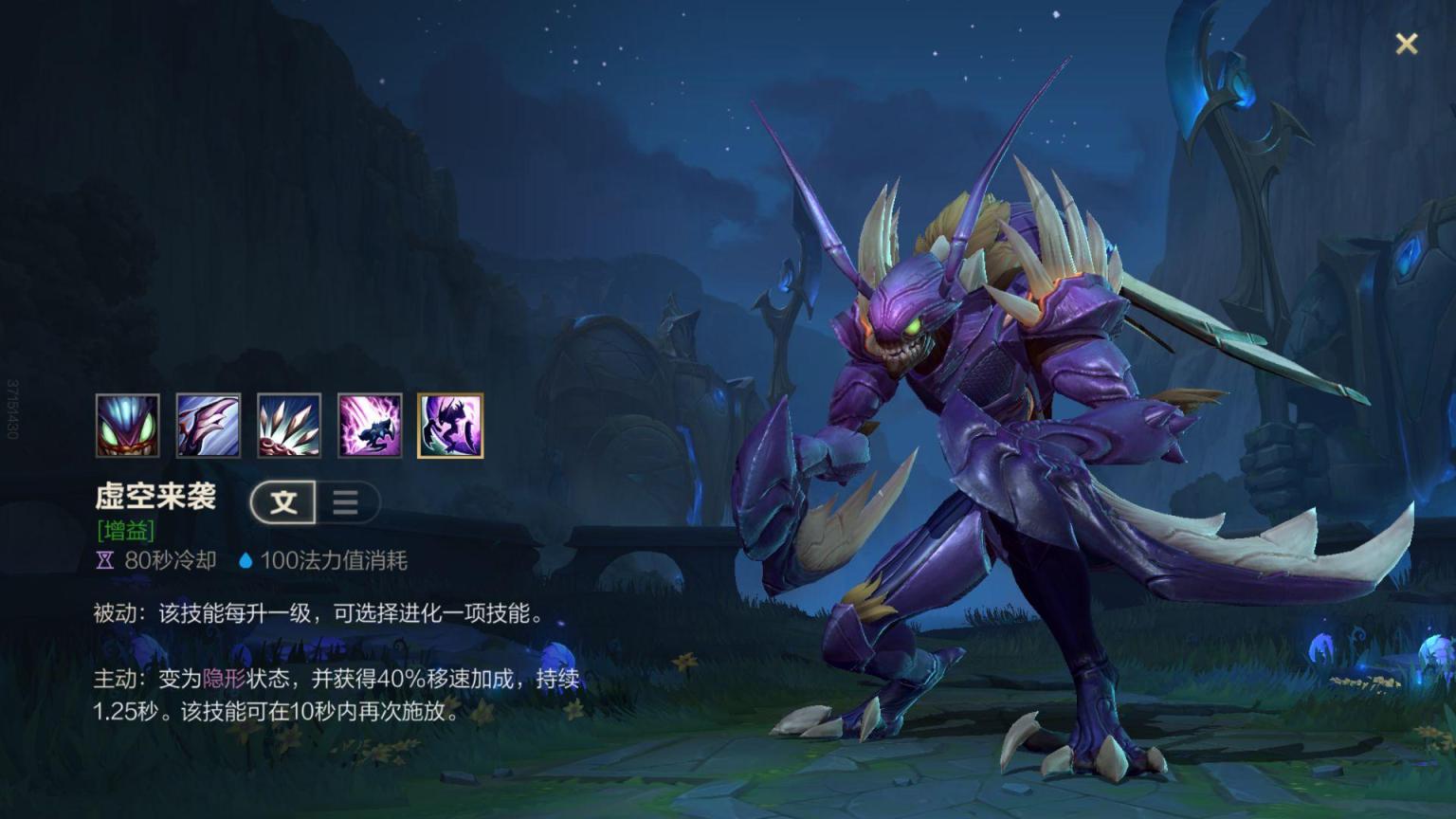This screenshot has height=819, width=1456.
Task: View the Leap ability icon
Action: [x=370, y=426]
